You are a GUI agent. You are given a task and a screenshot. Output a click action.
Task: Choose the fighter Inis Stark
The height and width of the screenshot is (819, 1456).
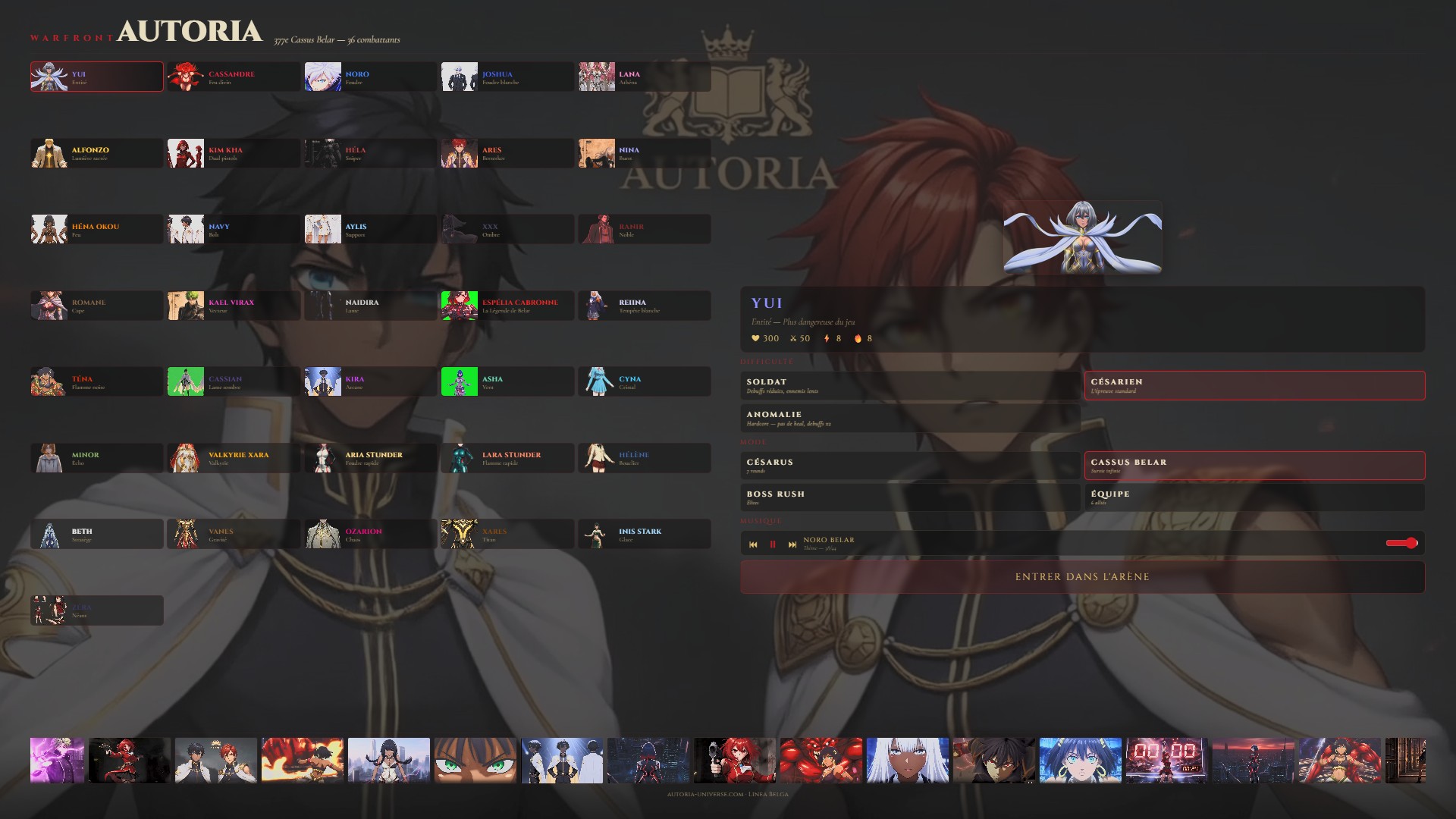point(644,535)
